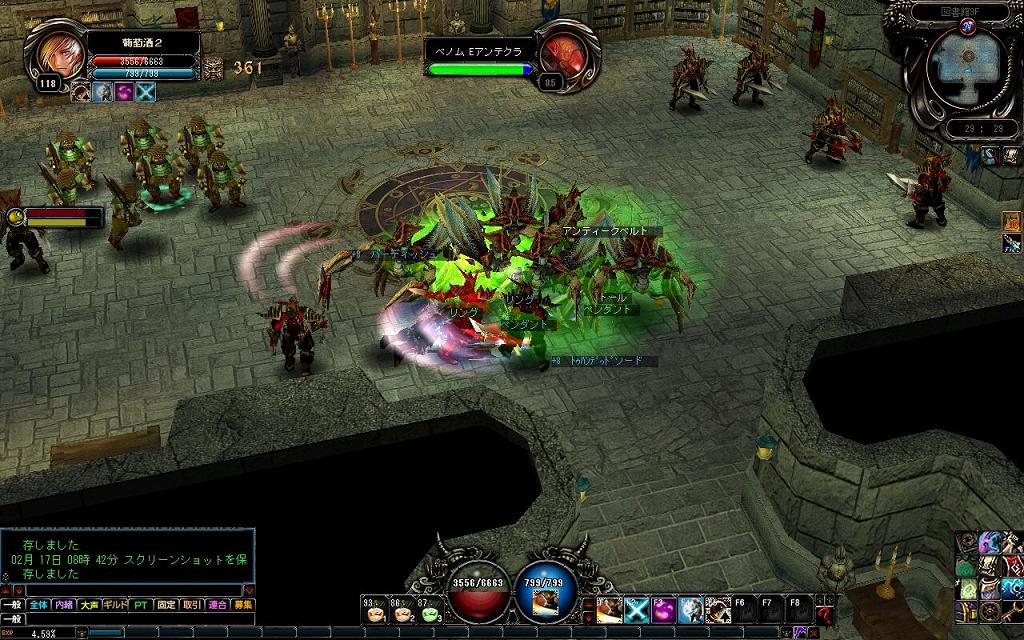Open the 連合 alliance chat tab
This screenshot has width=1024, height=640.
point(217,605)
